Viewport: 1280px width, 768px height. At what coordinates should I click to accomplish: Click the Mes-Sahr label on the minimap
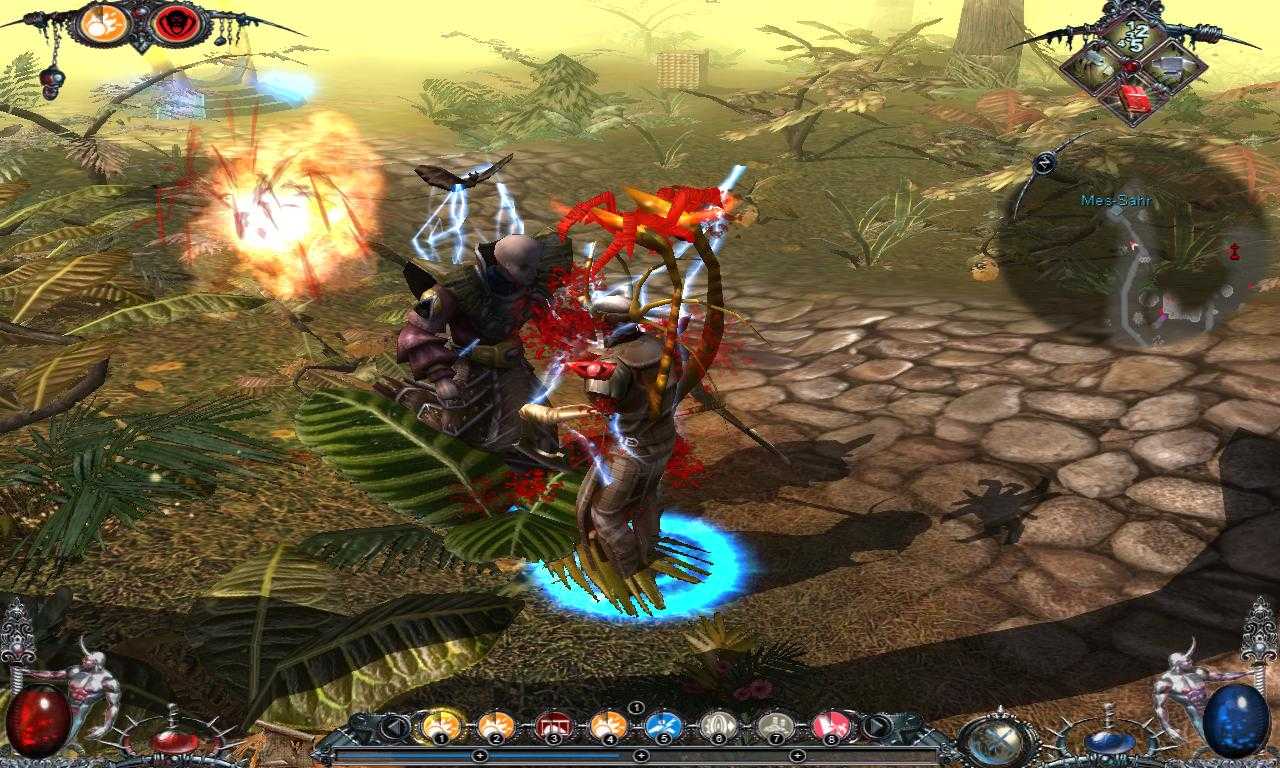[x=1116, y=200]
